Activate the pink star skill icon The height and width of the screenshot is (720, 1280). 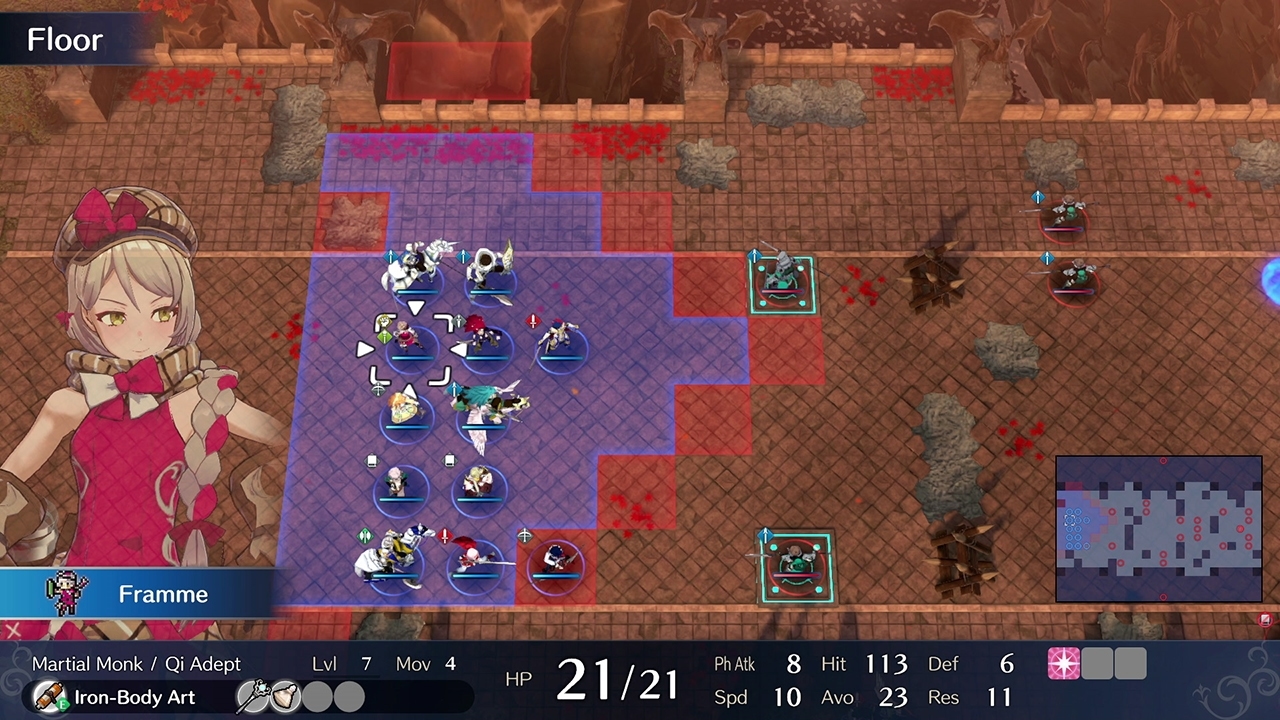tap(1063, 664)
